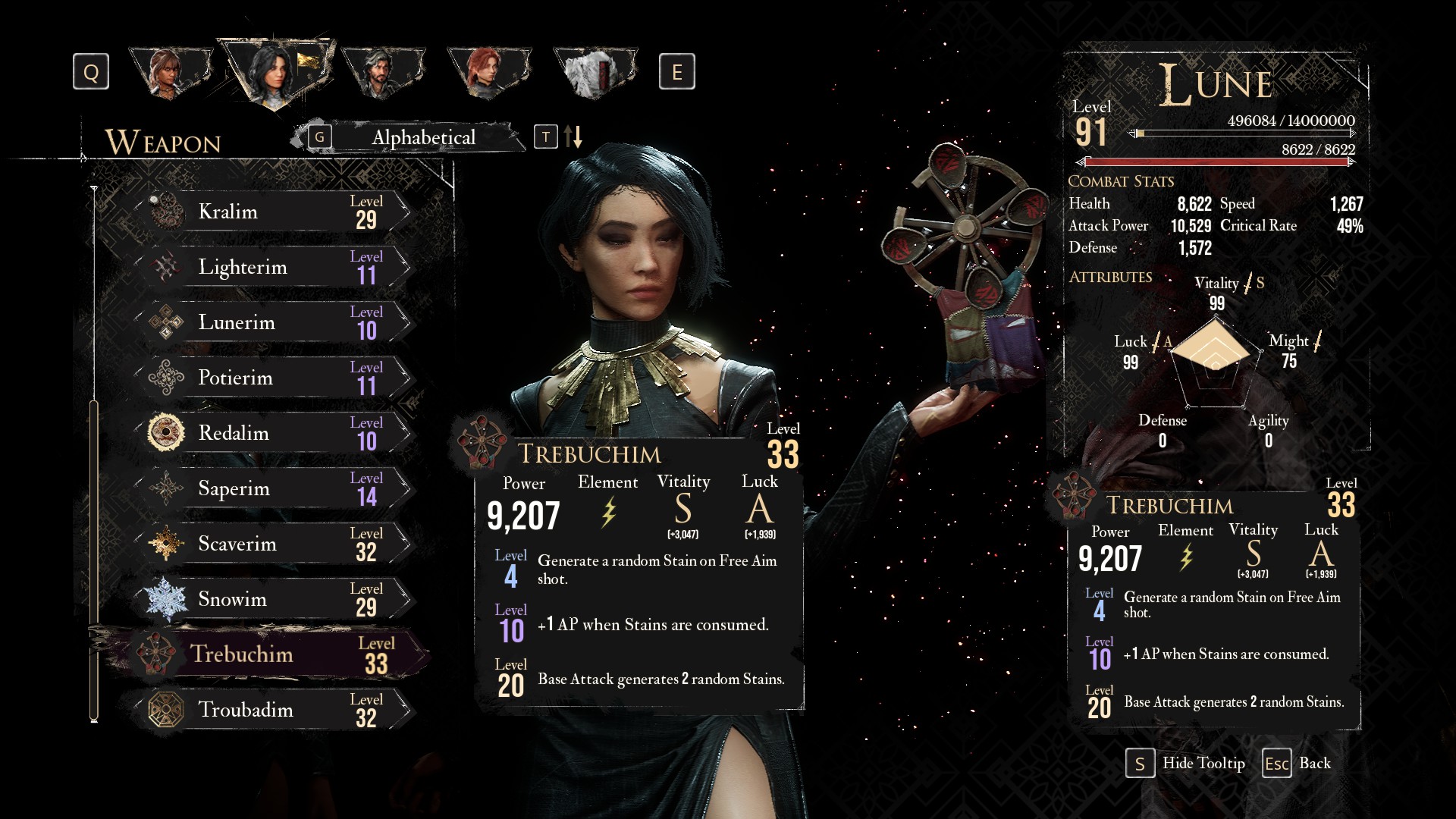Select Lune's character portrait tab

[275, 73]
